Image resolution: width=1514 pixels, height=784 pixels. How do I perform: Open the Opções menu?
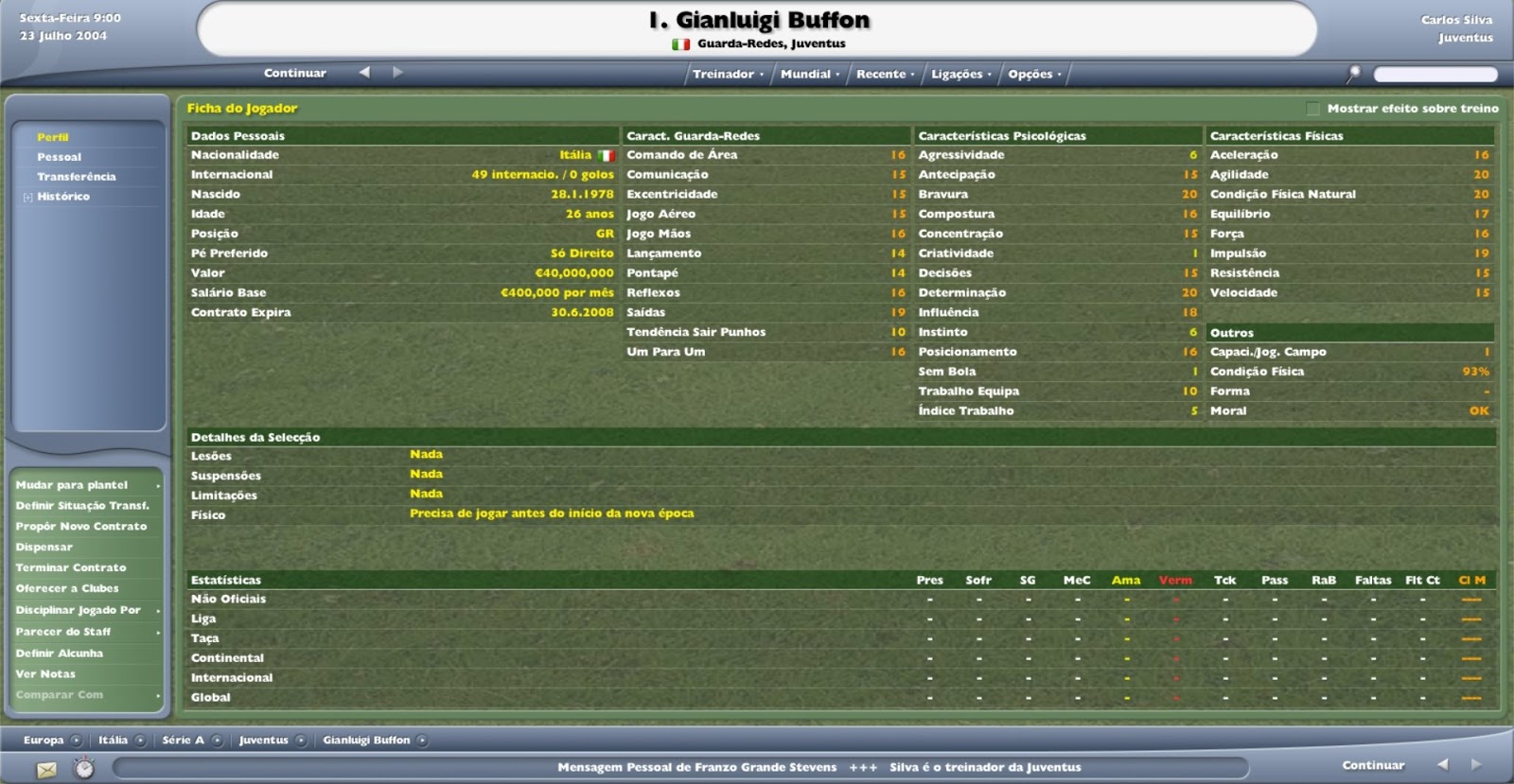1032,73
